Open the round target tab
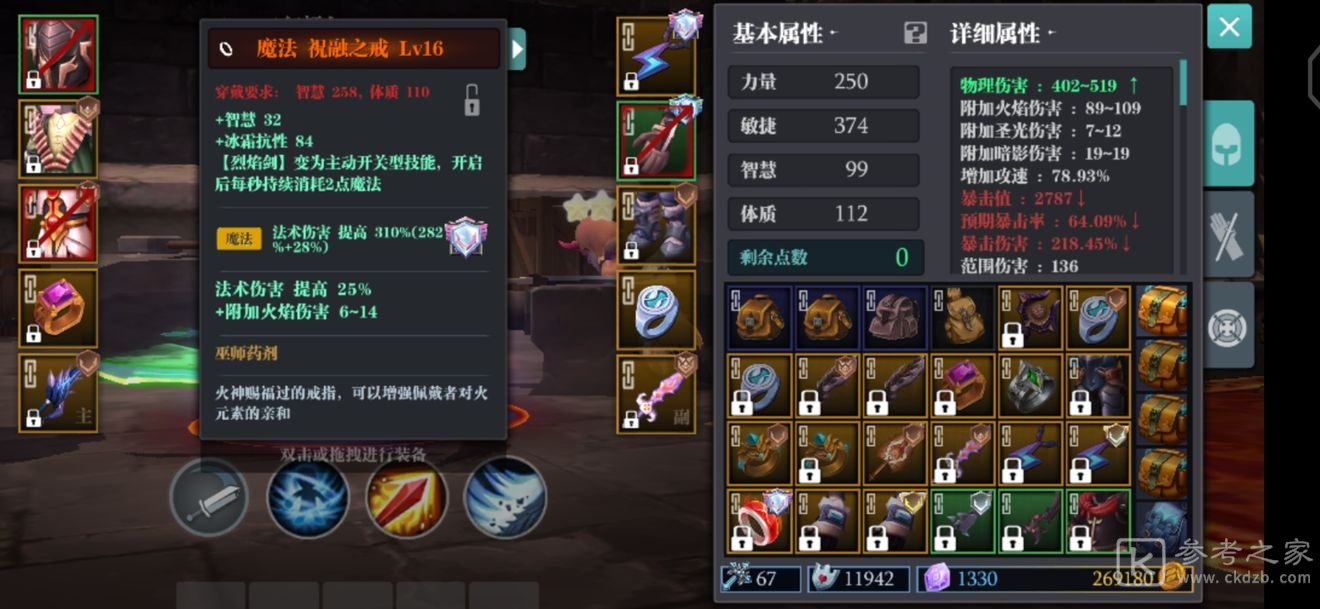 click(x=1228, y=325)
